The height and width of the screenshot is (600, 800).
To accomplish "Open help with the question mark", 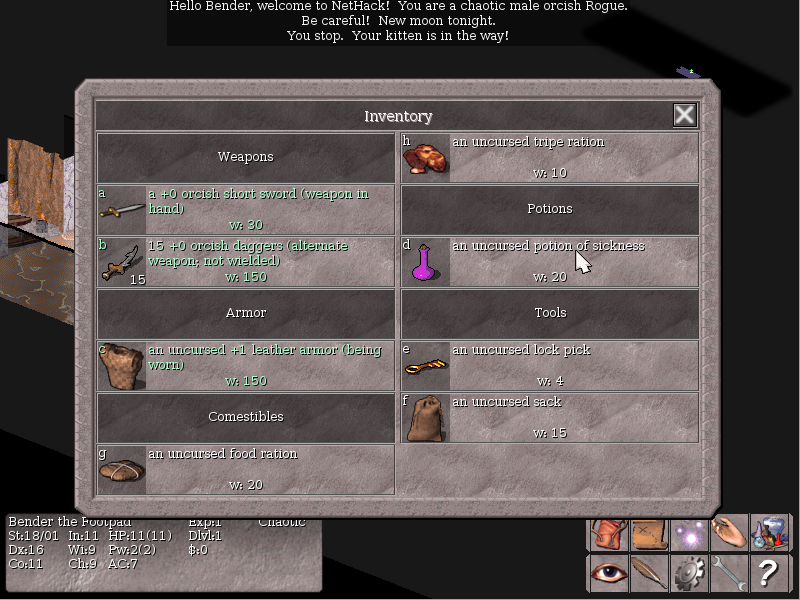I will point(769,573).
